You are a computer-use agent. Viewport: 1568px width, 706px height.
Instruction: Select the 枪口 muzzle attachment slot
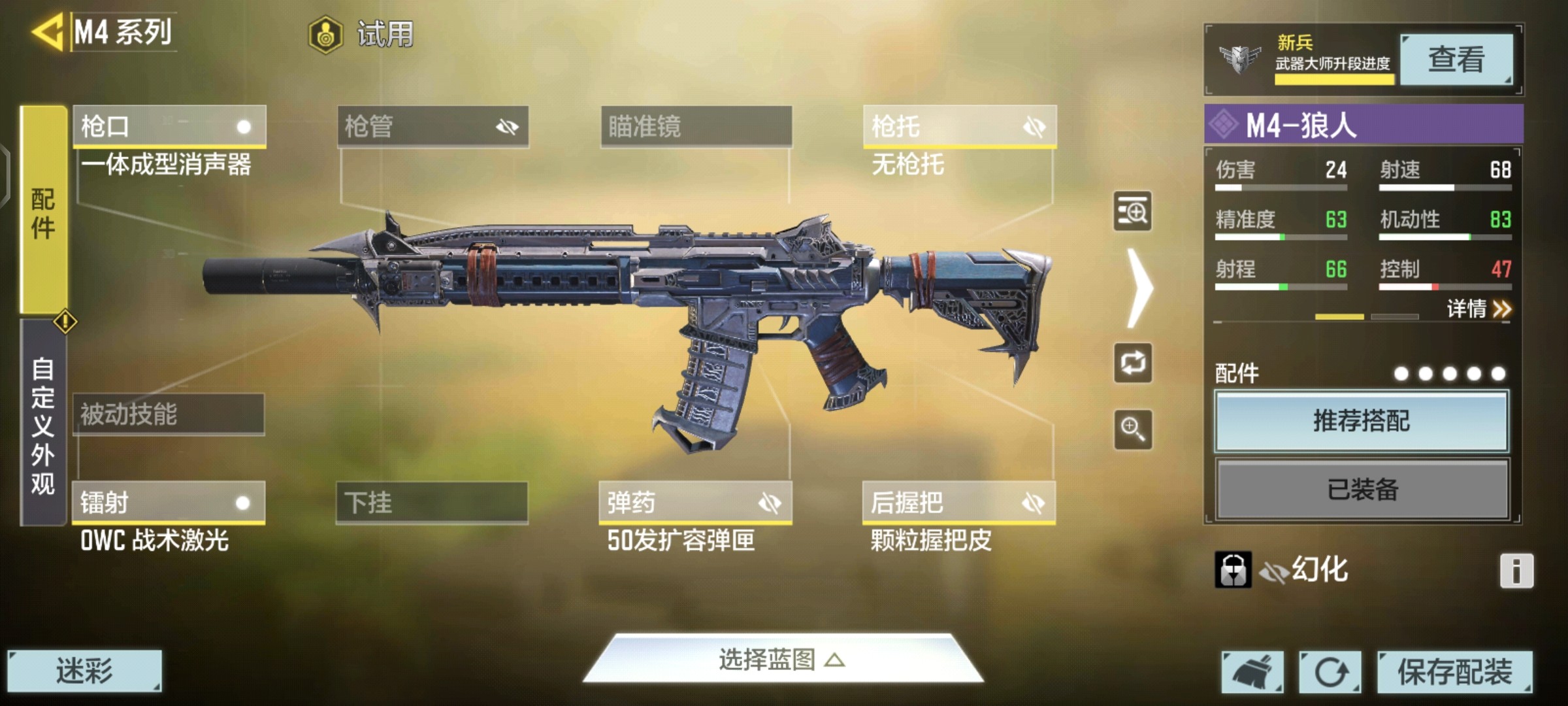tap(169, 126)
